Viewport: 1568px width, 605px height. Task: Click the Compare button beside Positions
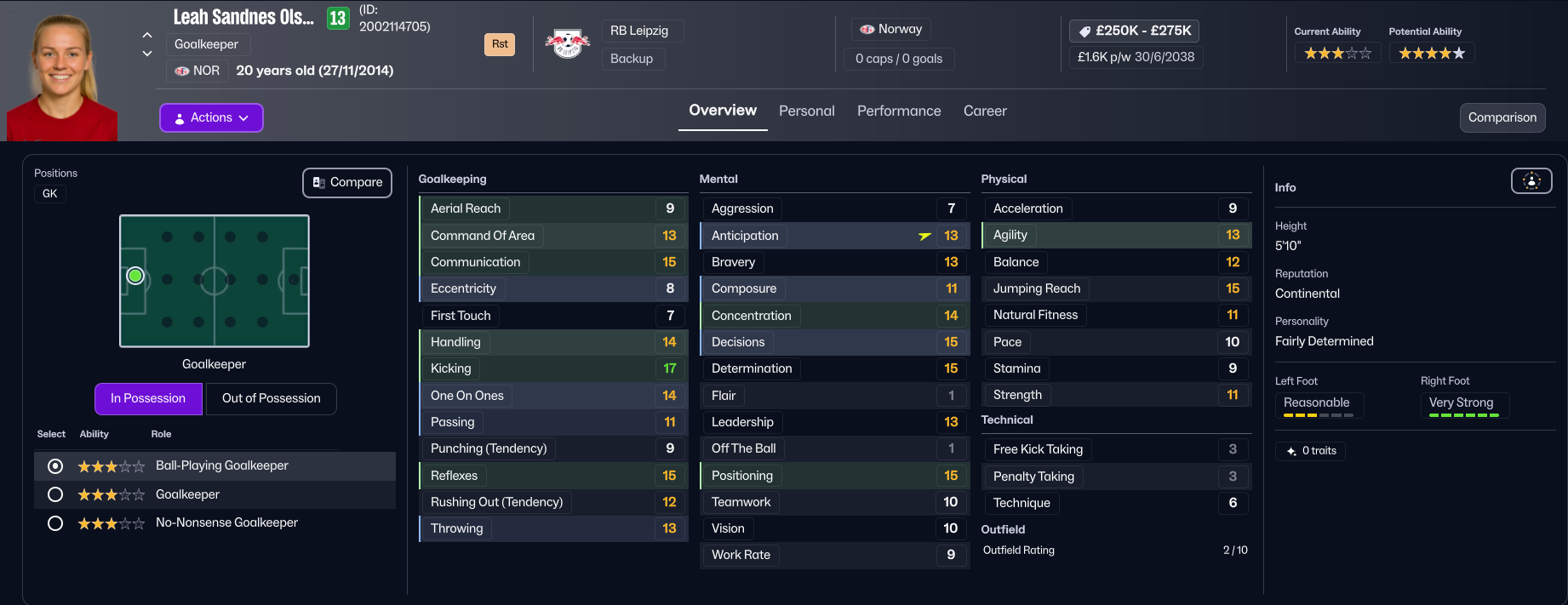point(347,182)
